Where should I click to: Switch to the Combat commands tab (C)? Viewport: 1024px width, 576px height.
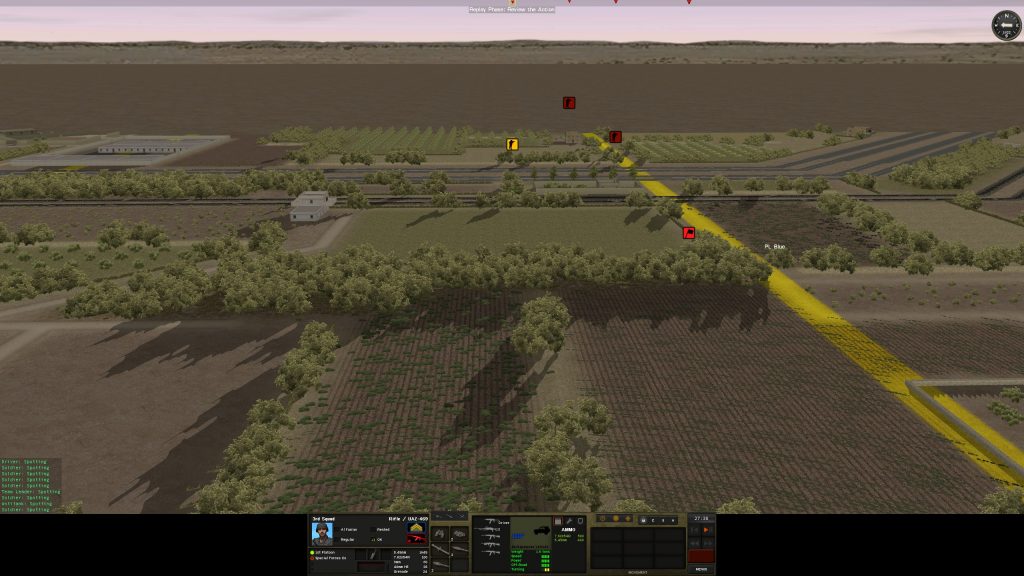pos(651,520)
